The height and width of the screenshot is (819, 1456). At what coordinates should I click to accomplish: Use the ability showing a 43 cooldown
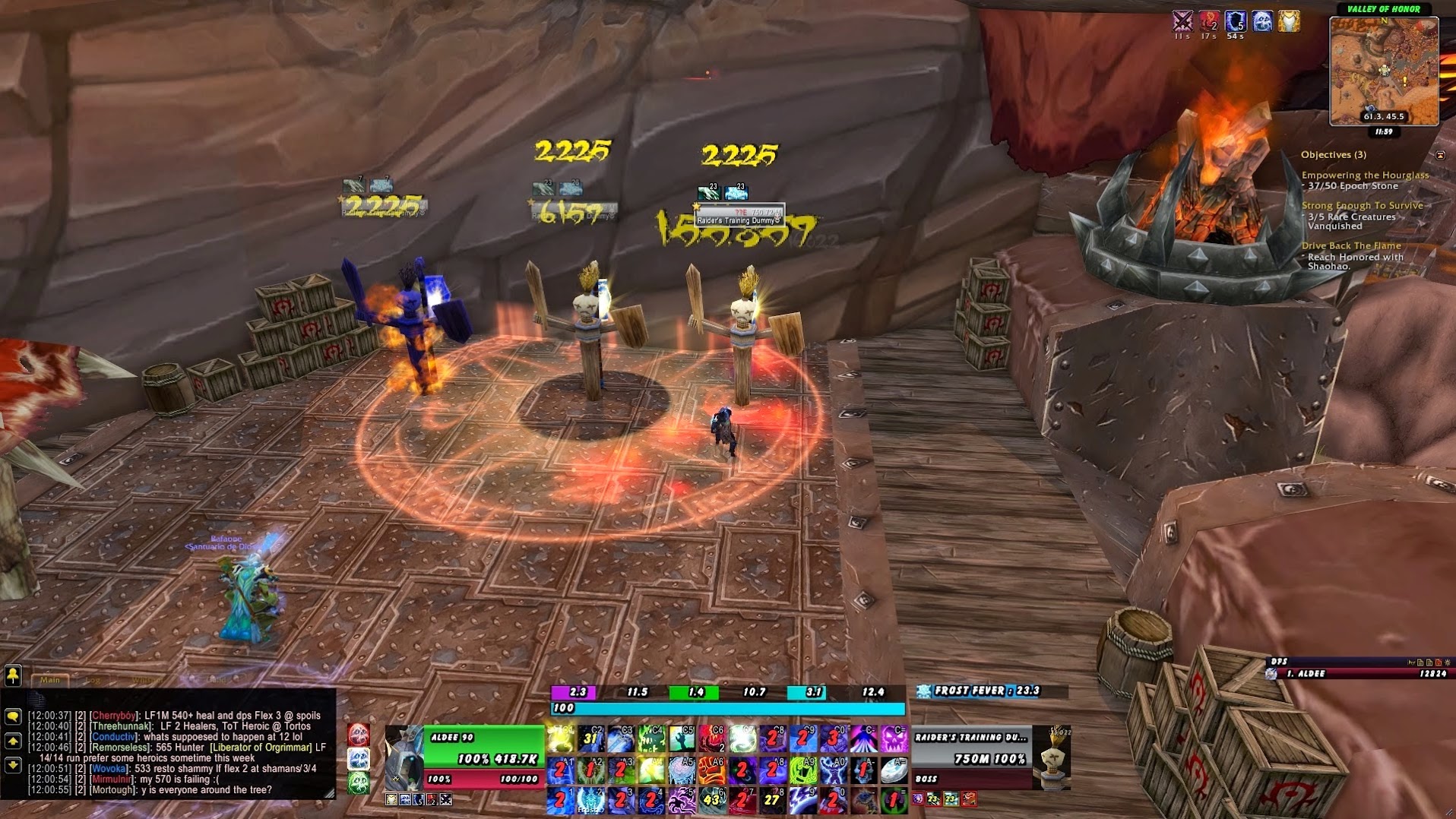point(711,799)
